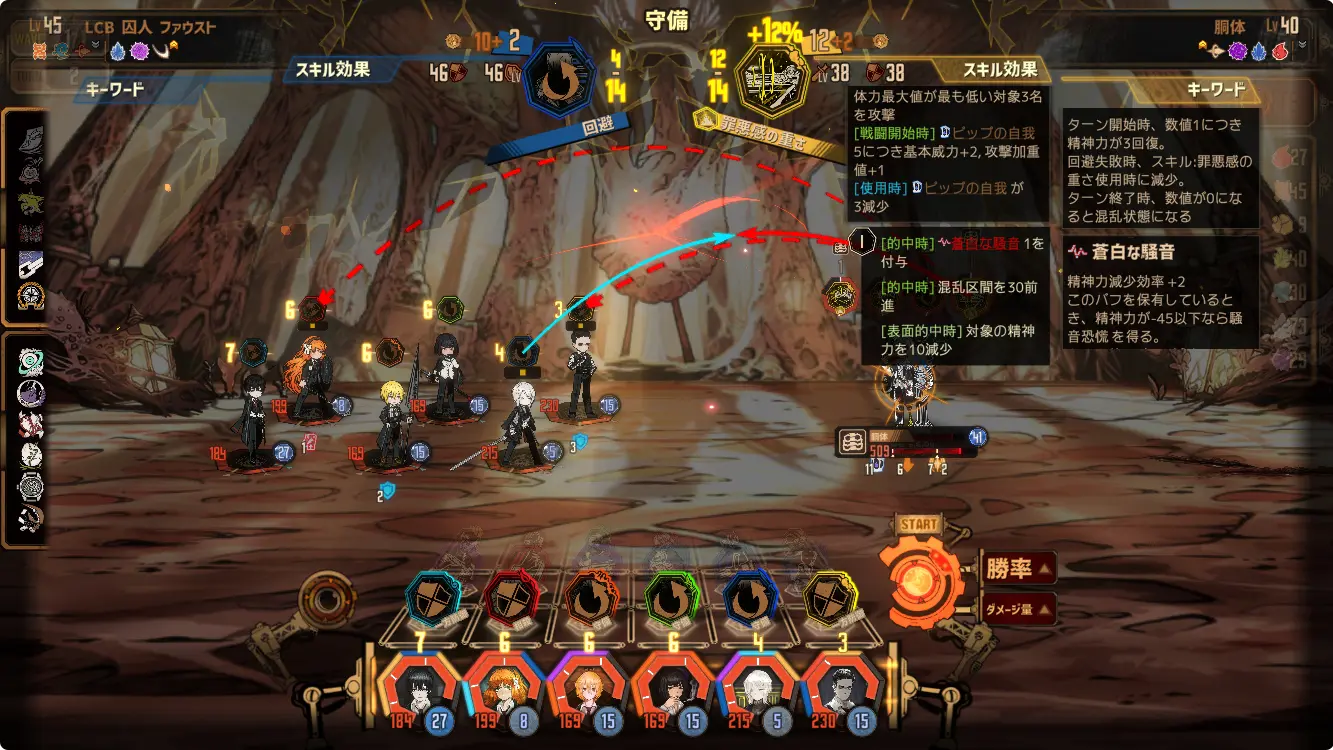Show the enemy's gold スキル効果 tab

[999, 69]
